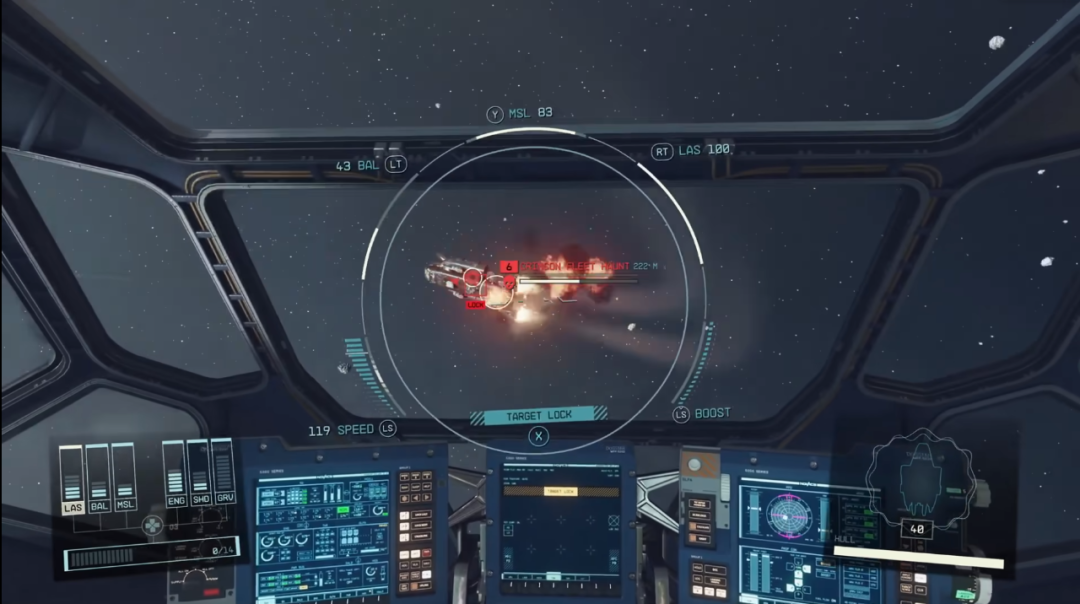Select the ENG power allocation column
The image size is (1080, 604).
(x=174, y=470)
